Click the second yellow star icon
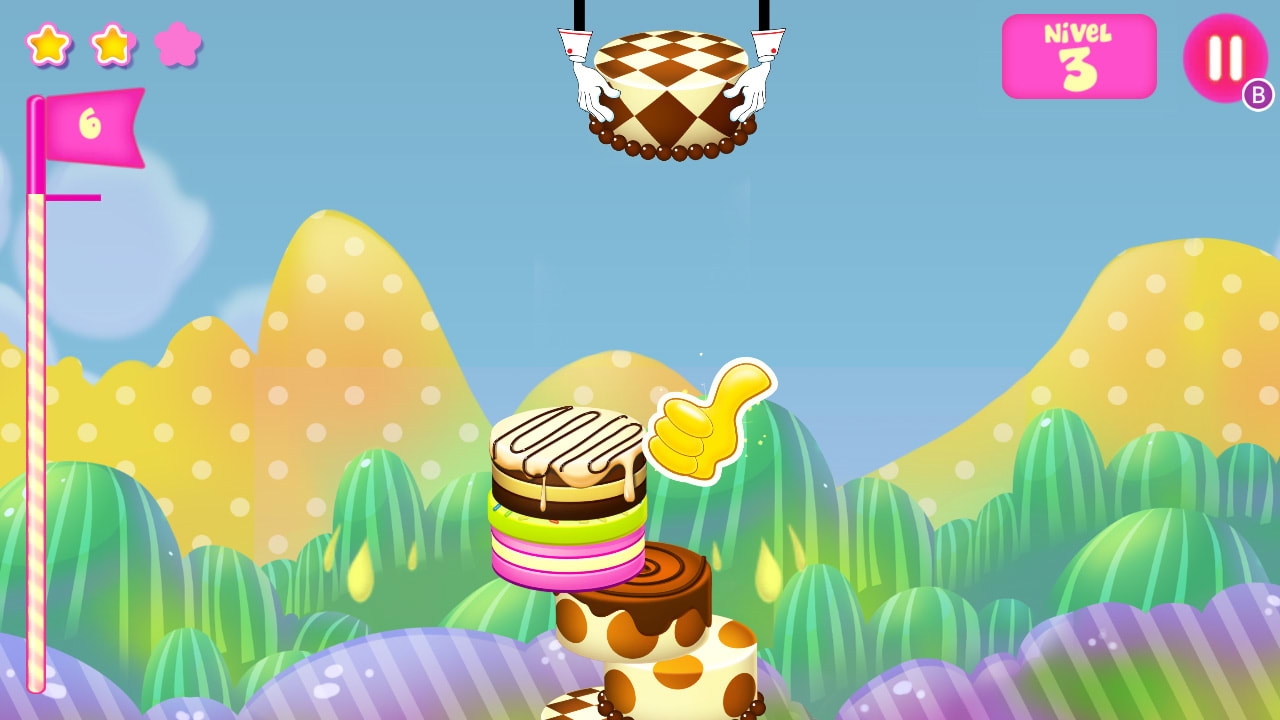 click(113, 46)
